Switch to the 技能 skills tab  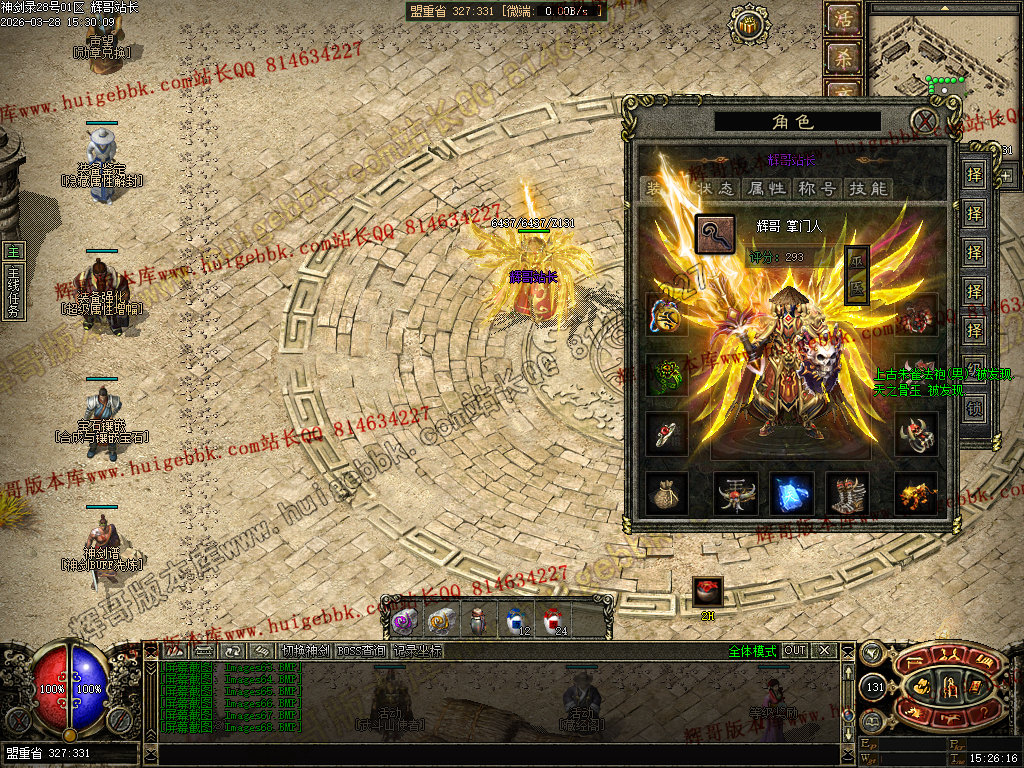tap(868, 188)
